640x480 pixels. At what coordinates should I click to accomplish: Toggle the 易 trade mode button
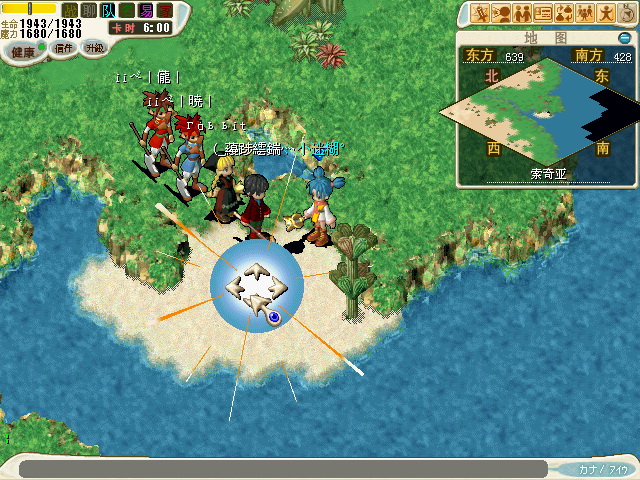pos(145,10)
